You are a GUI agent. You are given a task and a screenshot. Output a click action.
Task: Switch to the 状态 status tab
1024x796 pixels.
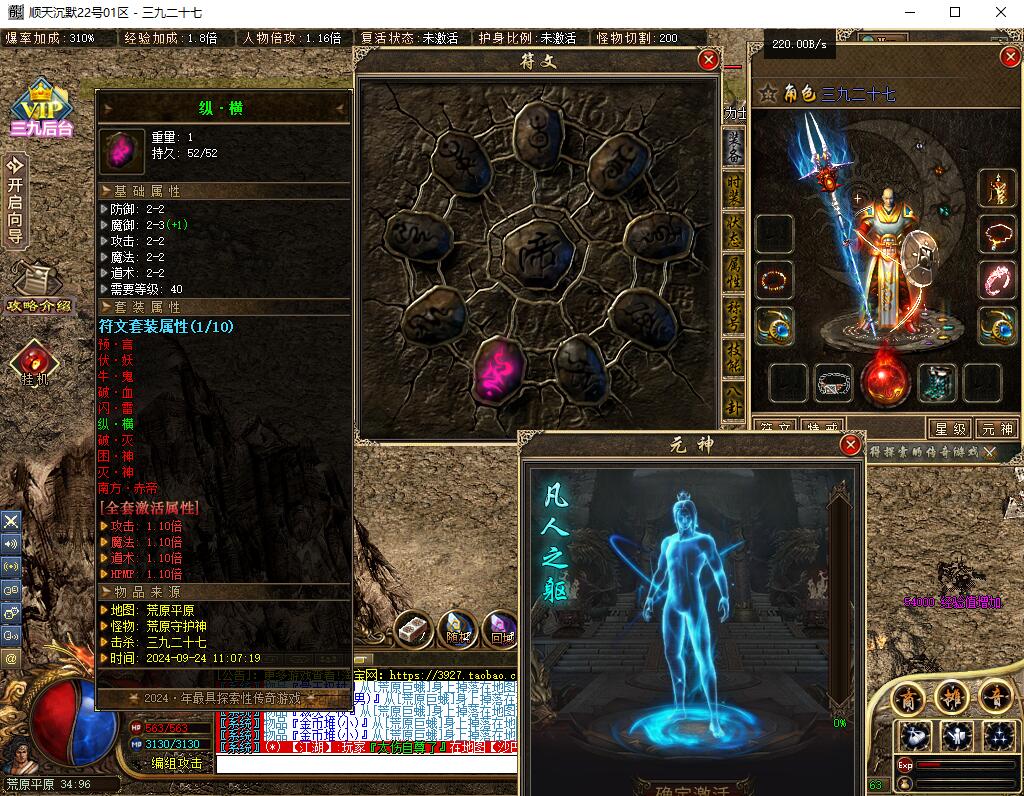tap(733, 229)
